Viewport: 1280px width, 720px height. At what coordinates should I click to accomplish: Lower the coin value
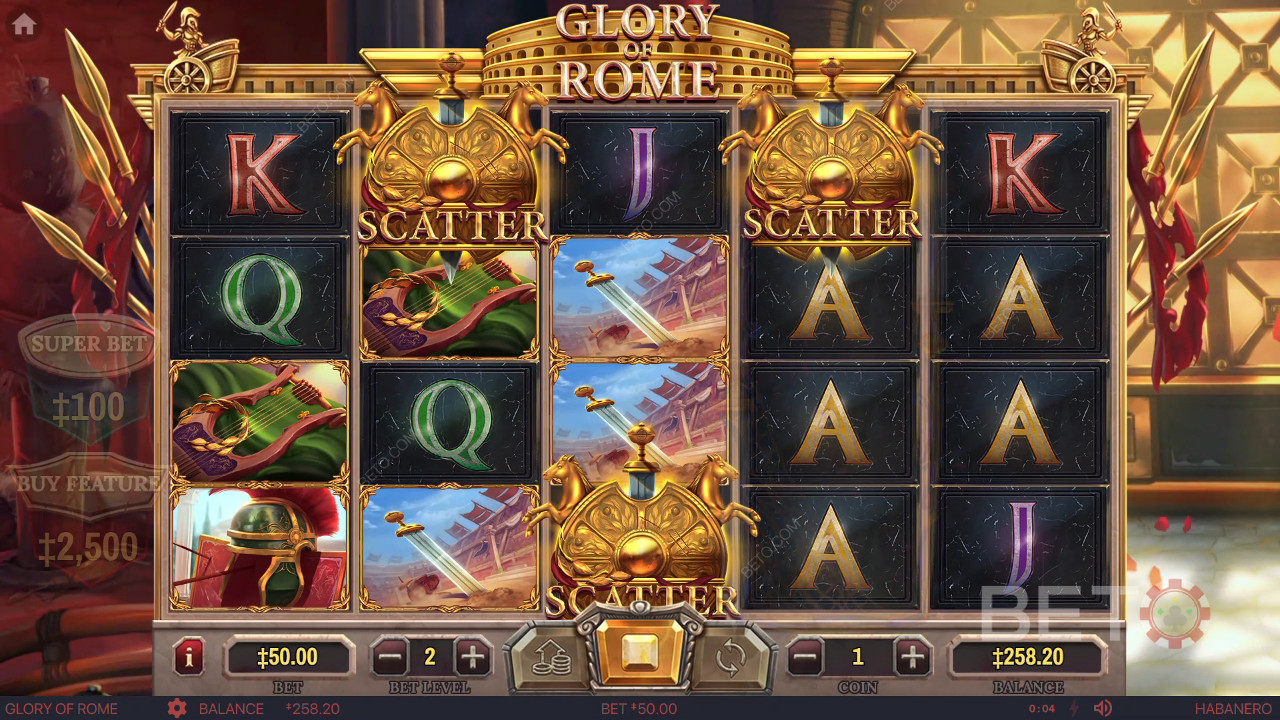(806, 657)
